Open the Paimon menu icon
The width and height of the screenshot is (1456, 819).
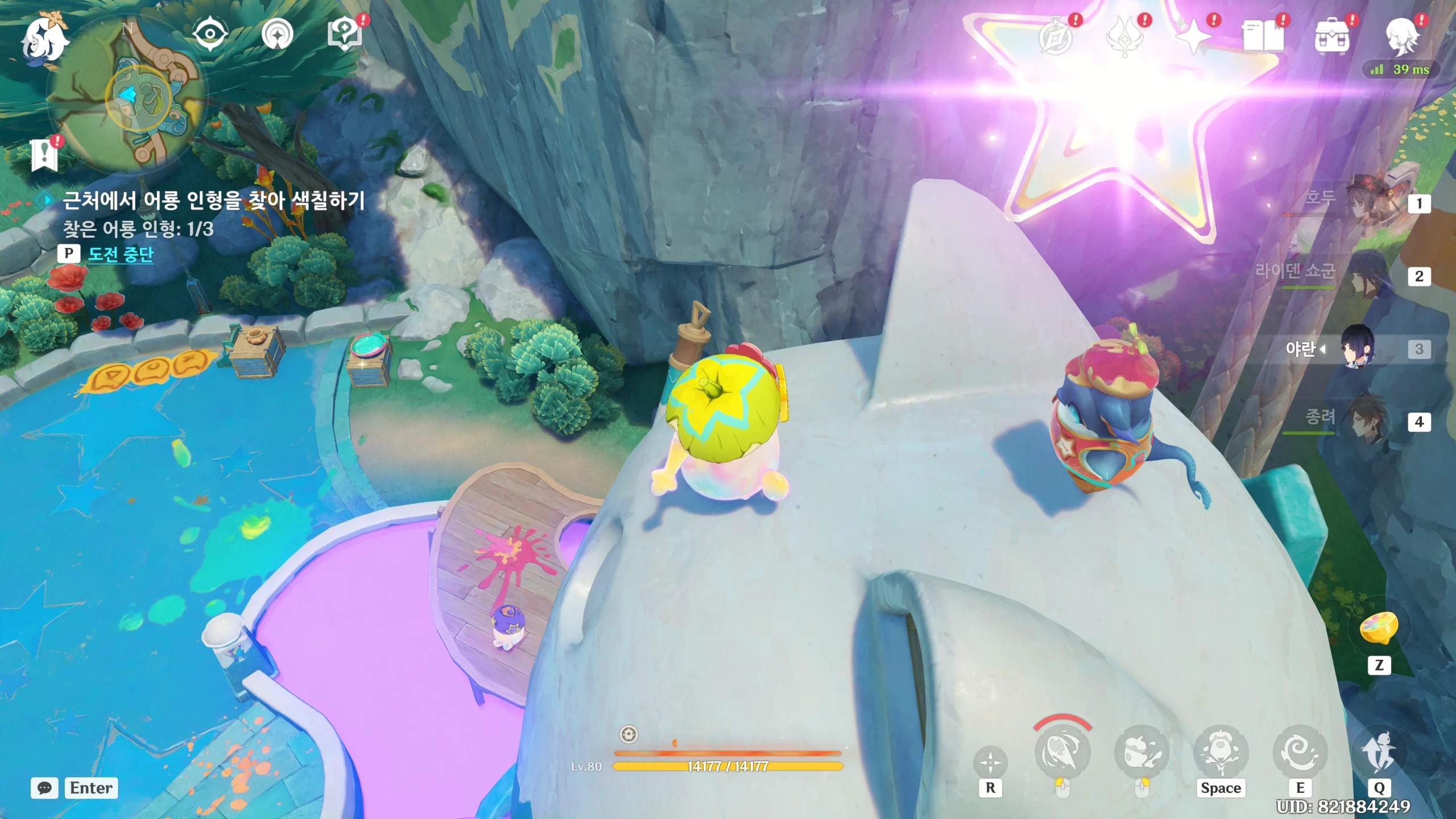tap(44, 39)
